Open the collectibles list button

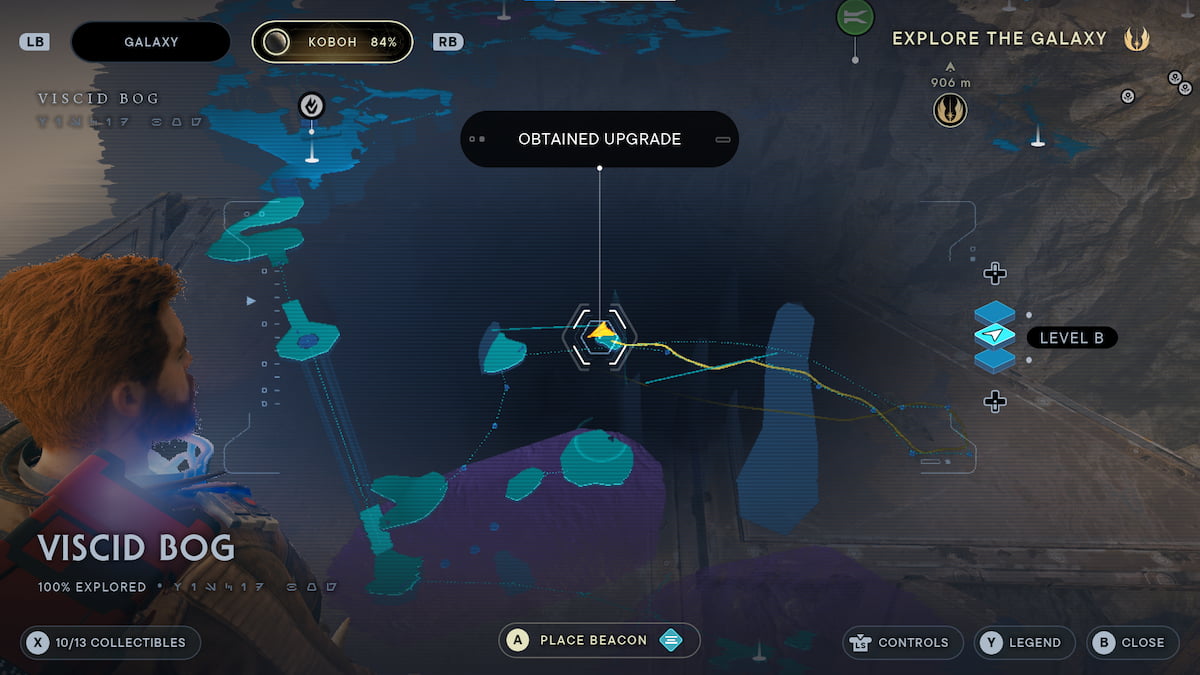110,642
